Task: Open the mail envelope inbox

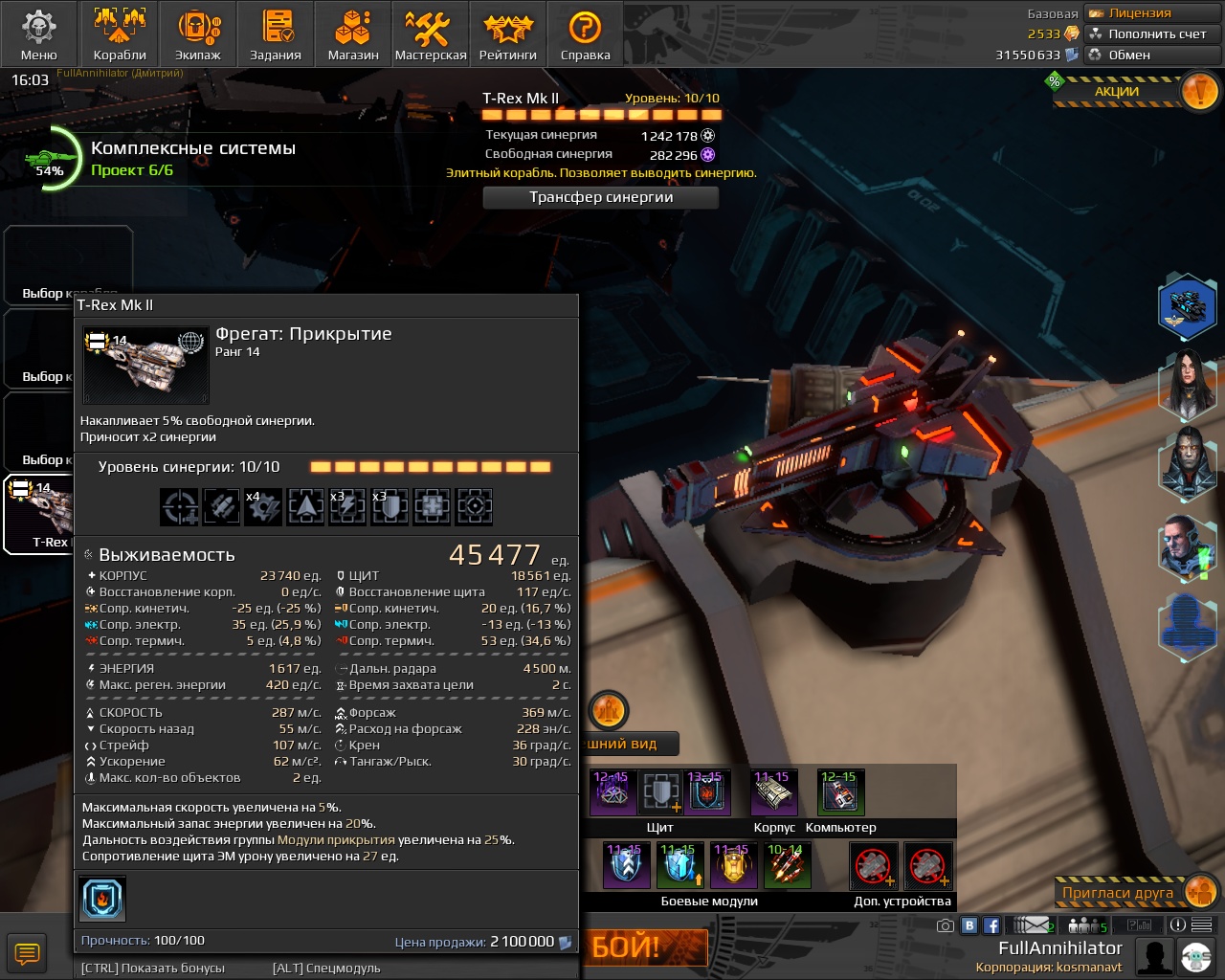Action: [1034, 925]
